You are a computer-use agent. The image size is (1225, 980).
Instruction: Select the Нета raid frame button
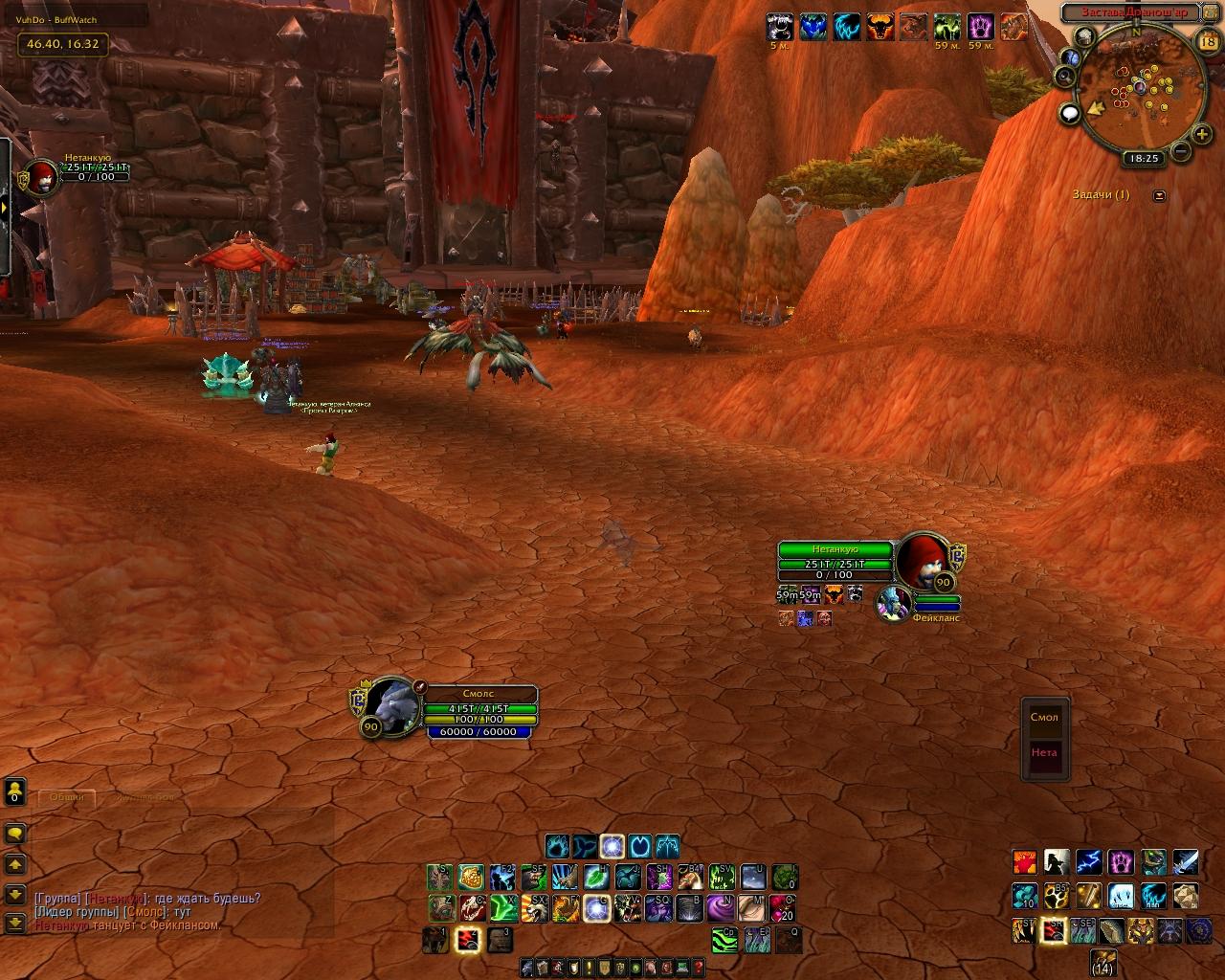(1044, 752)
